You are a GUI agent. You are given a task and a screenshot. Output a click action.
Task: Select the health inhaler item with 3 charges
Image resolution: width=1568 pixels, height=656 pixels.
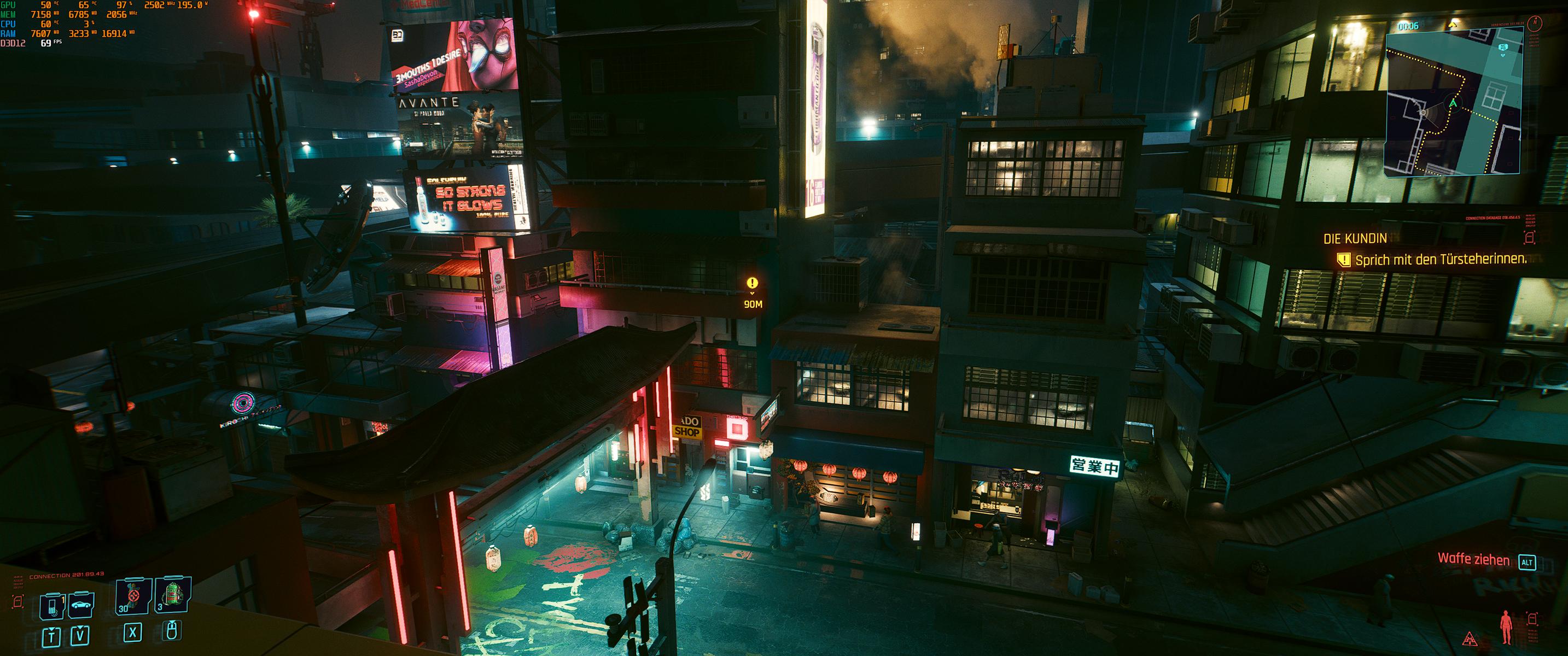(173, 595)
